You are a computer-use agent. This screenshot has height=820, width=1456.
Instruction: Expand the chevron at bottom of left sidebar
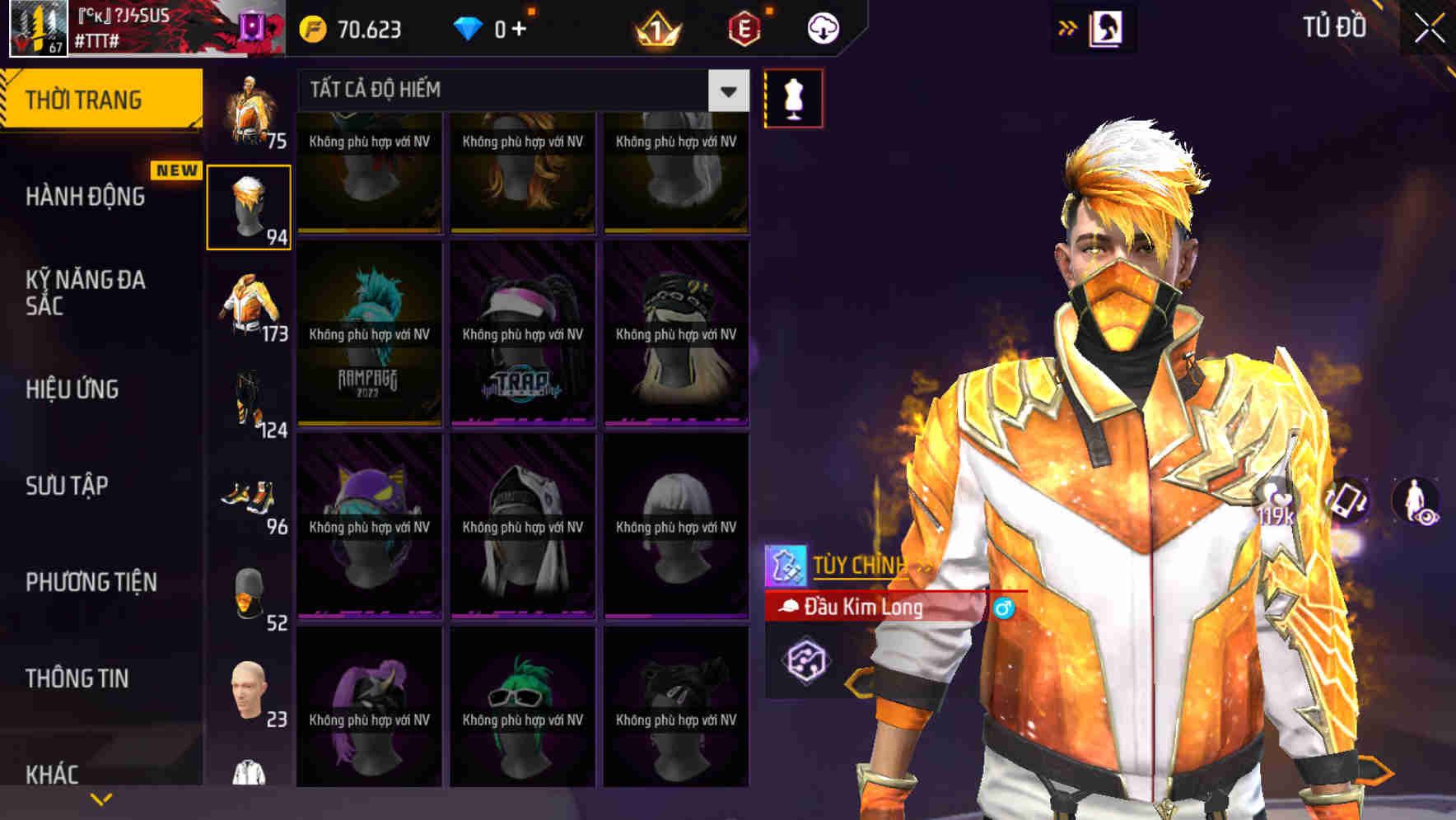click(100, 799)
